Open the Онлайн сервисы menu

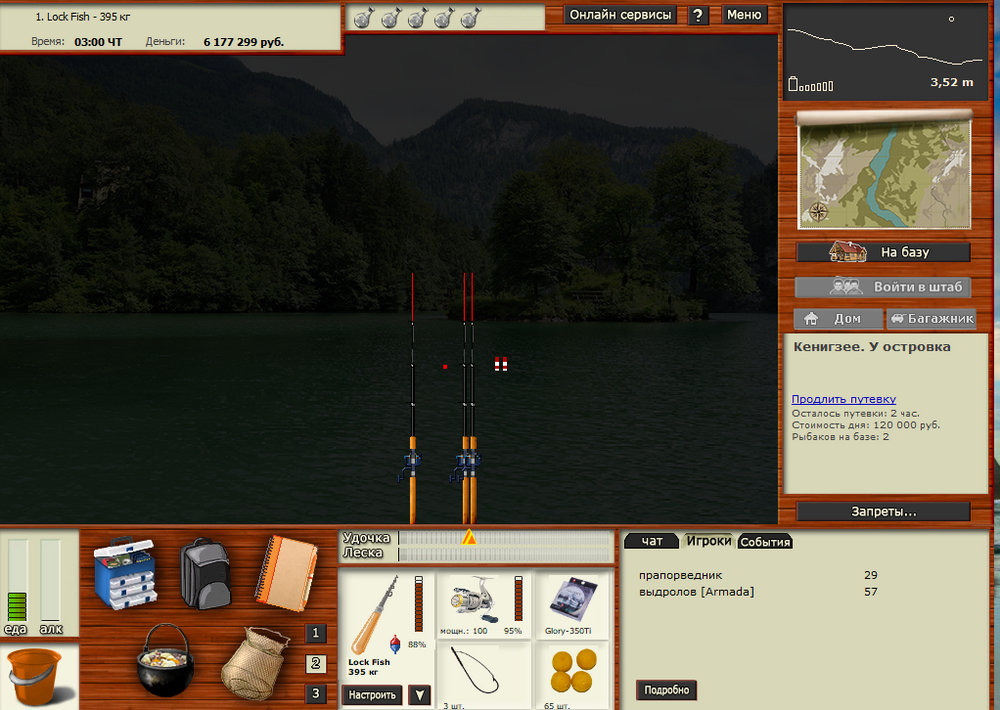(x=620, y=15)
